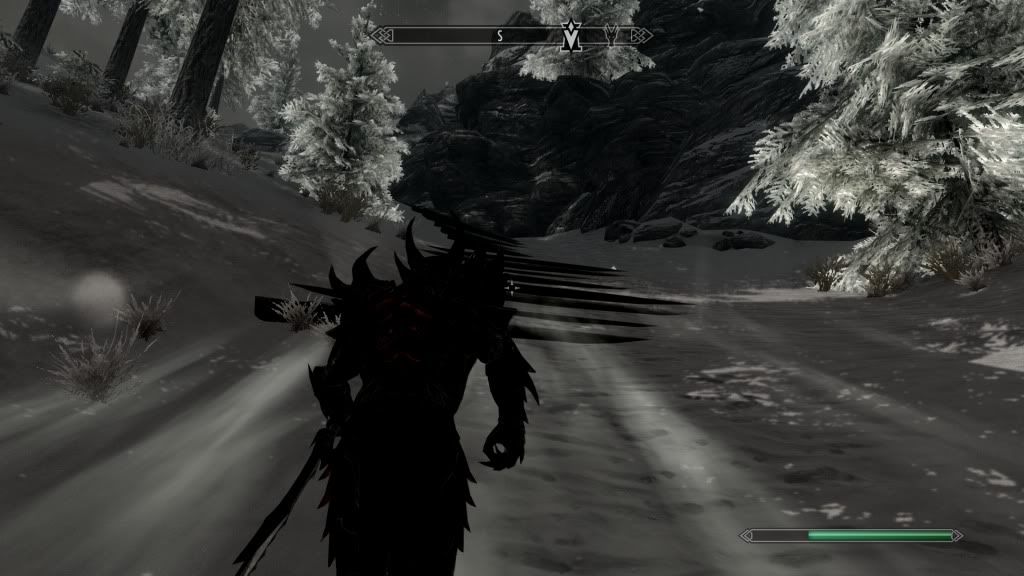Select the dragon lair marker on the compass
The height and width of the screenshot is (576, 1024).
(614, 35)
